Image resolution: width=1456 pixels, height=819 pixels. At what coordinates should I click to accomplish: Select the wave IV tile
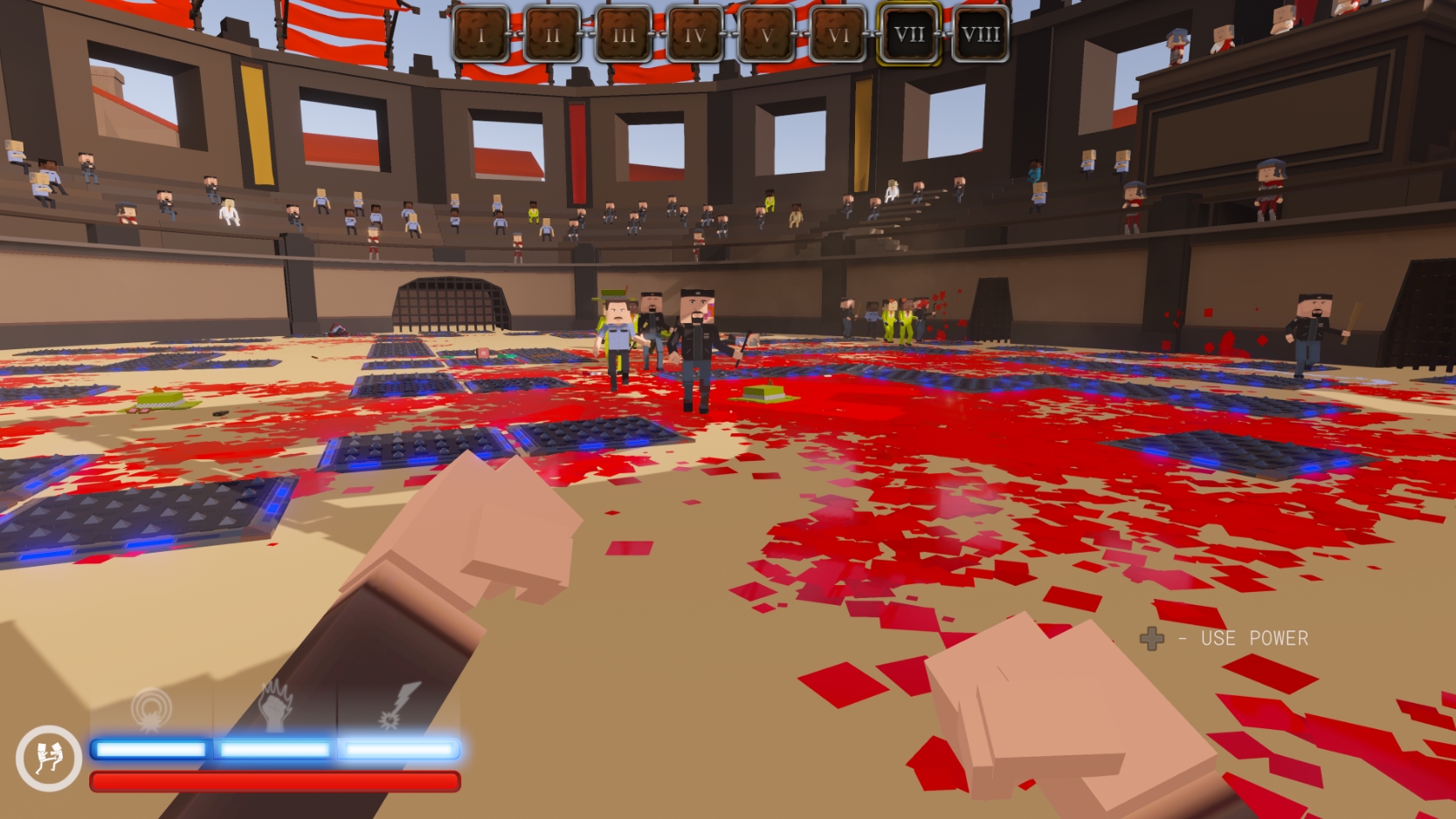pyautogui.click(x=694, y=35)
